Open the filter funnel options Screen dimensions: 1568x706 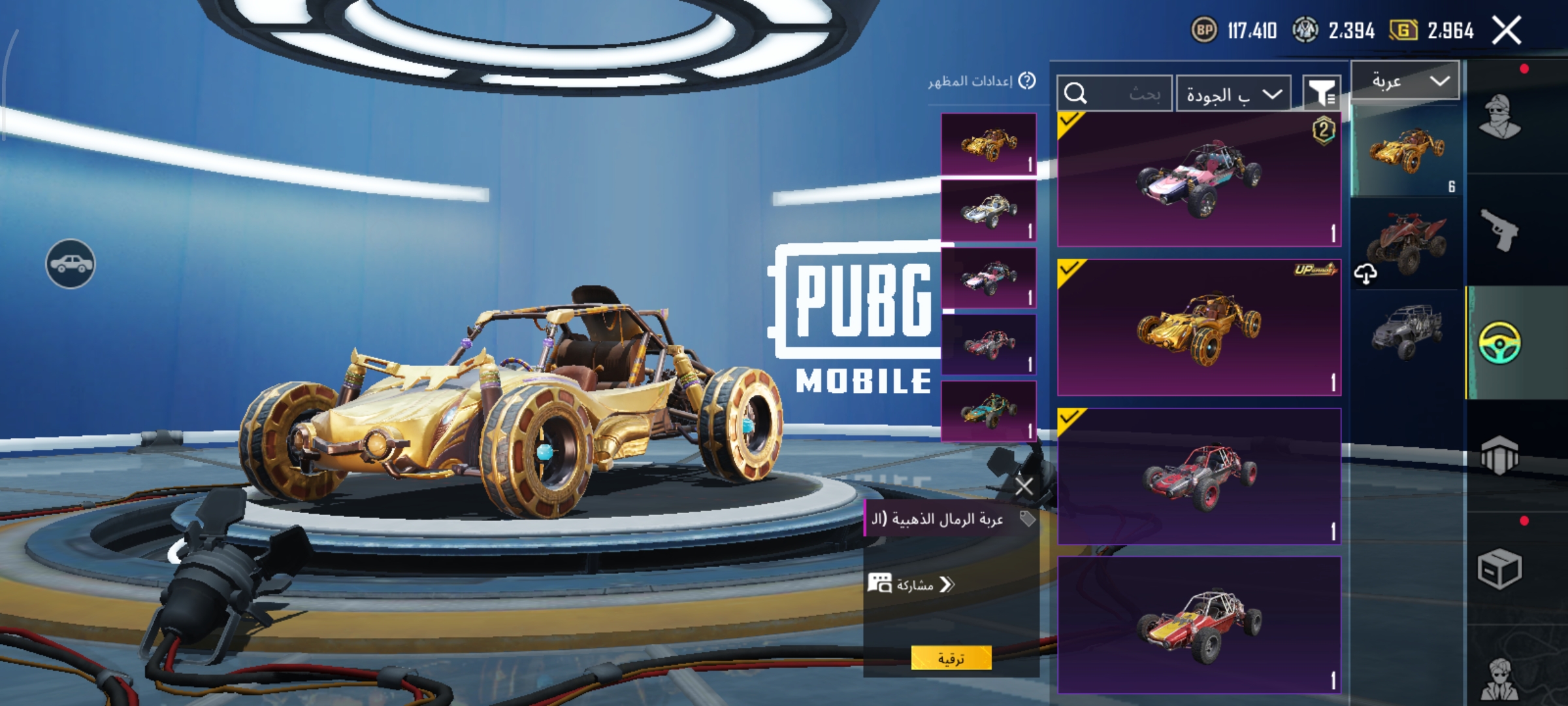(1321, 95)
